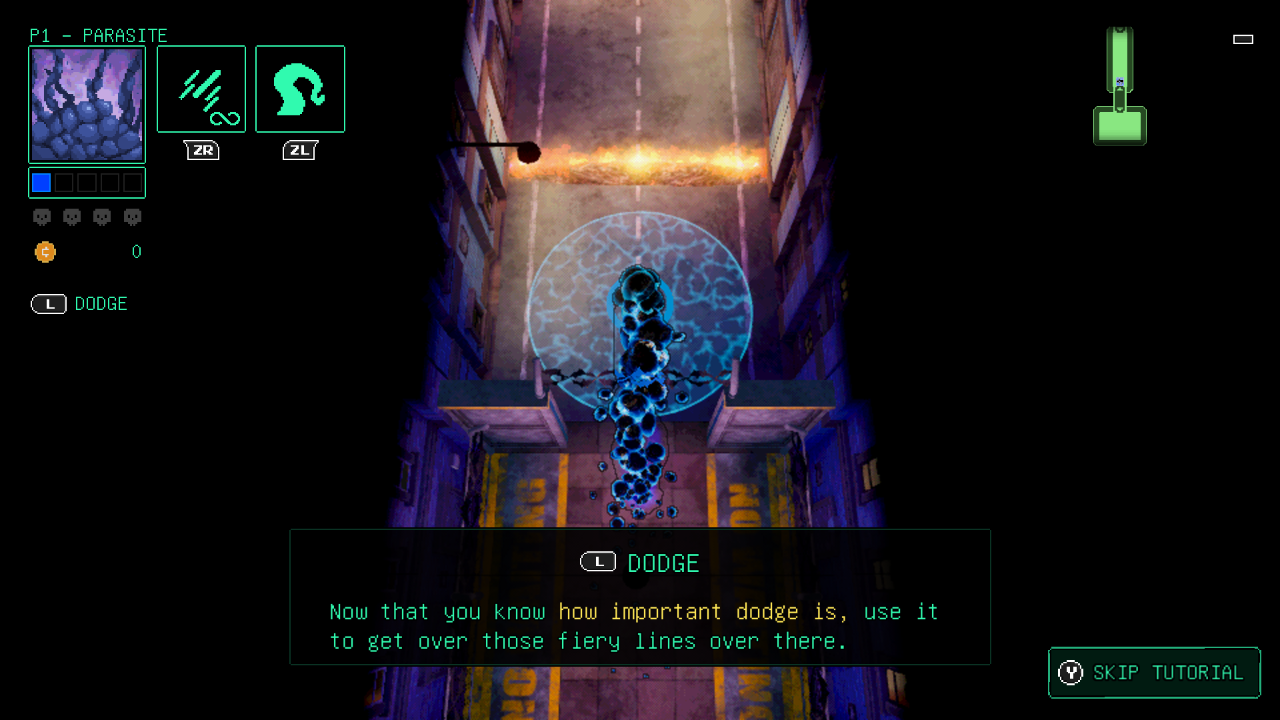Select the ZL tentacle ability icon
This screenshot has width=1280, height=720.
300,88
